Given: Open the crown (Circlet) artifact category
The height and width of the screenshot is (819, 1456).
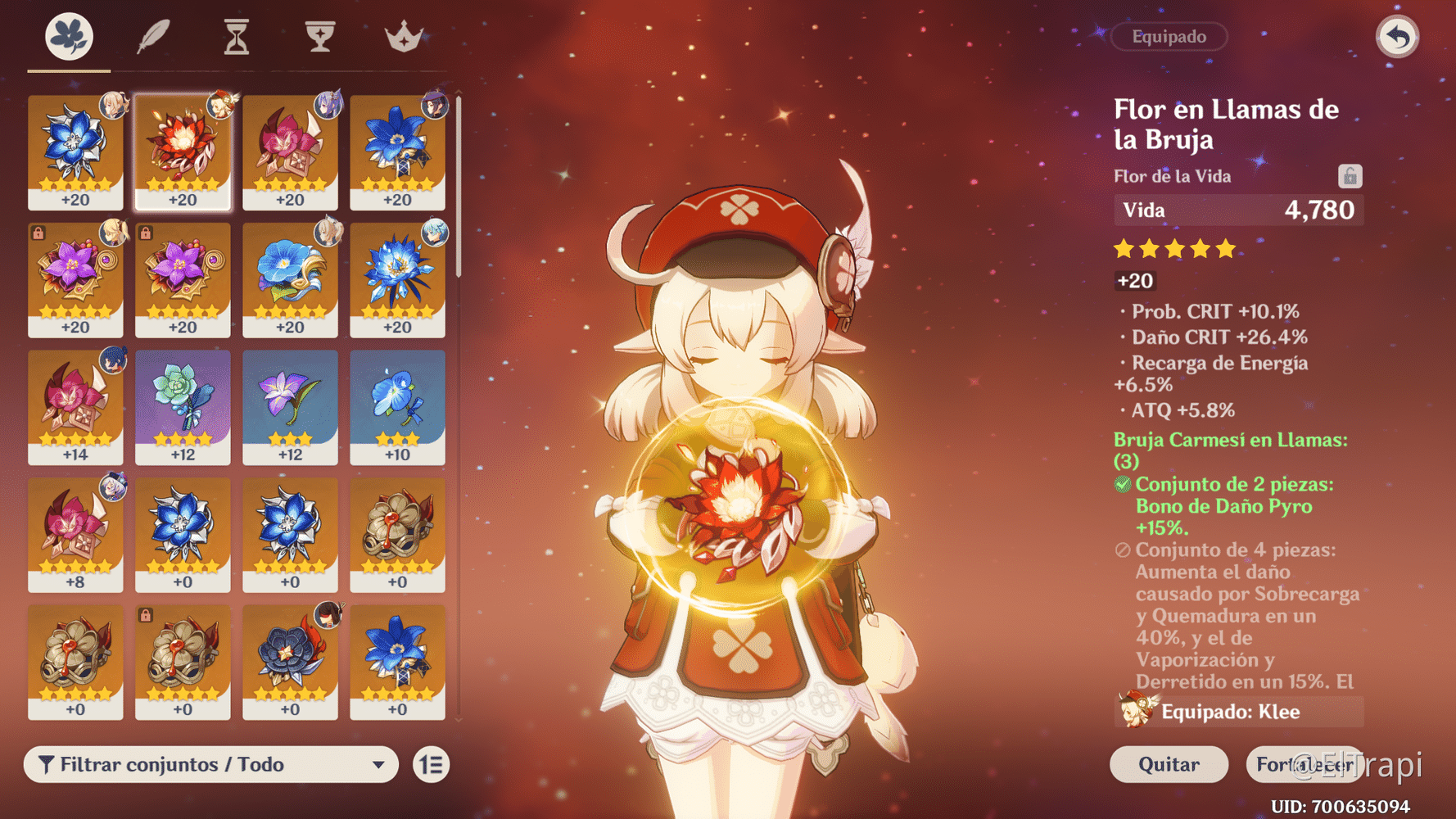Looking at the screenshot, I should 403,36.
